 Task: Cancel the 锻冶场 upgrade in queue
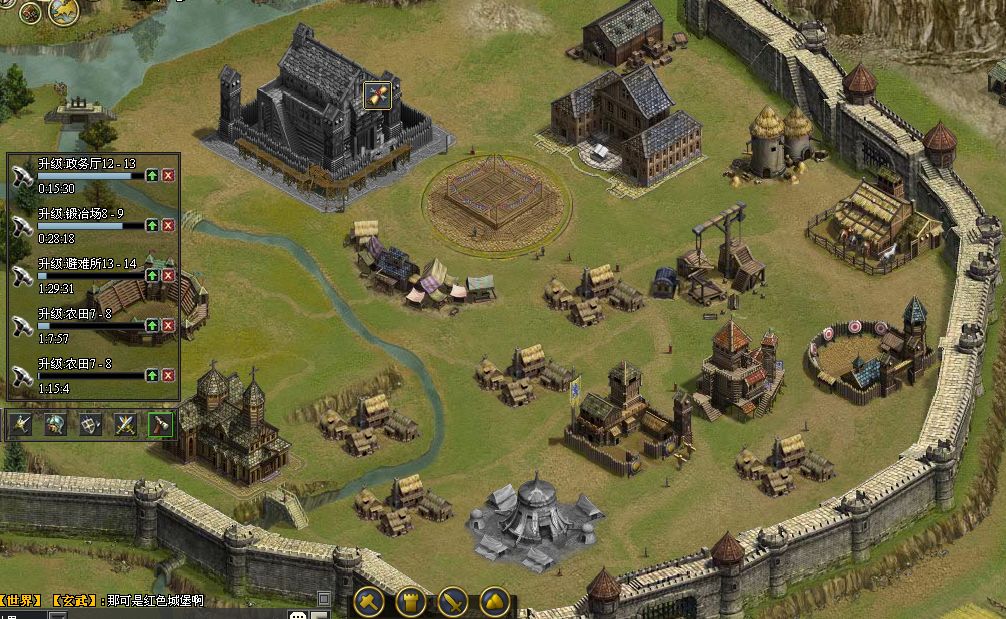coord(168,225)
